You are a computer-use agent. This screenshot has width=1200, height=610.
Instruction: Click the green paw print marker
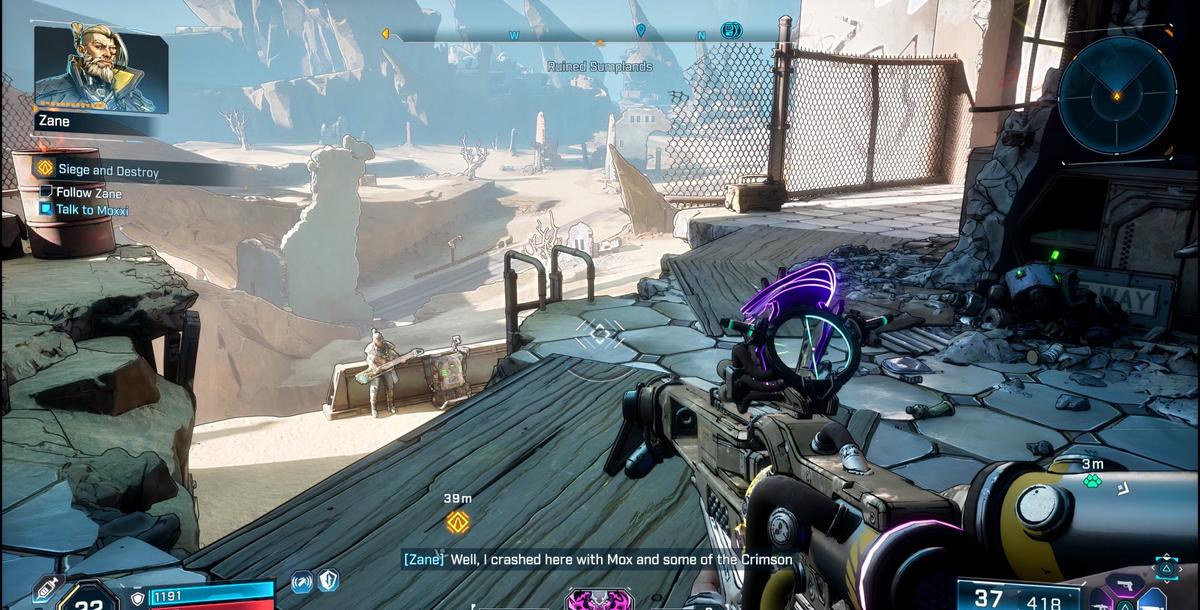point(1092,480)
